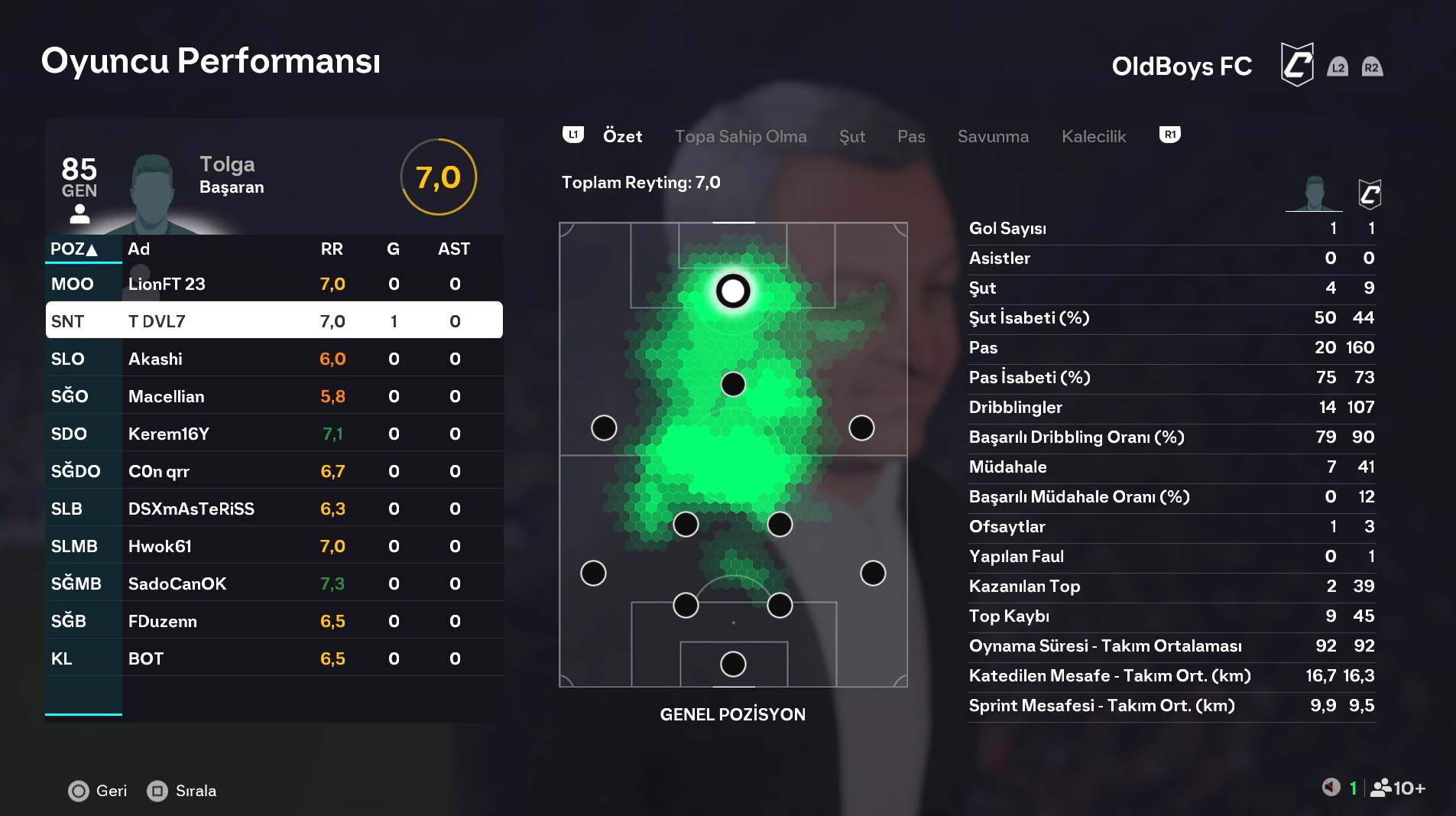
Task: Open the Kalecilik tab
Action: coord(1093,136)
